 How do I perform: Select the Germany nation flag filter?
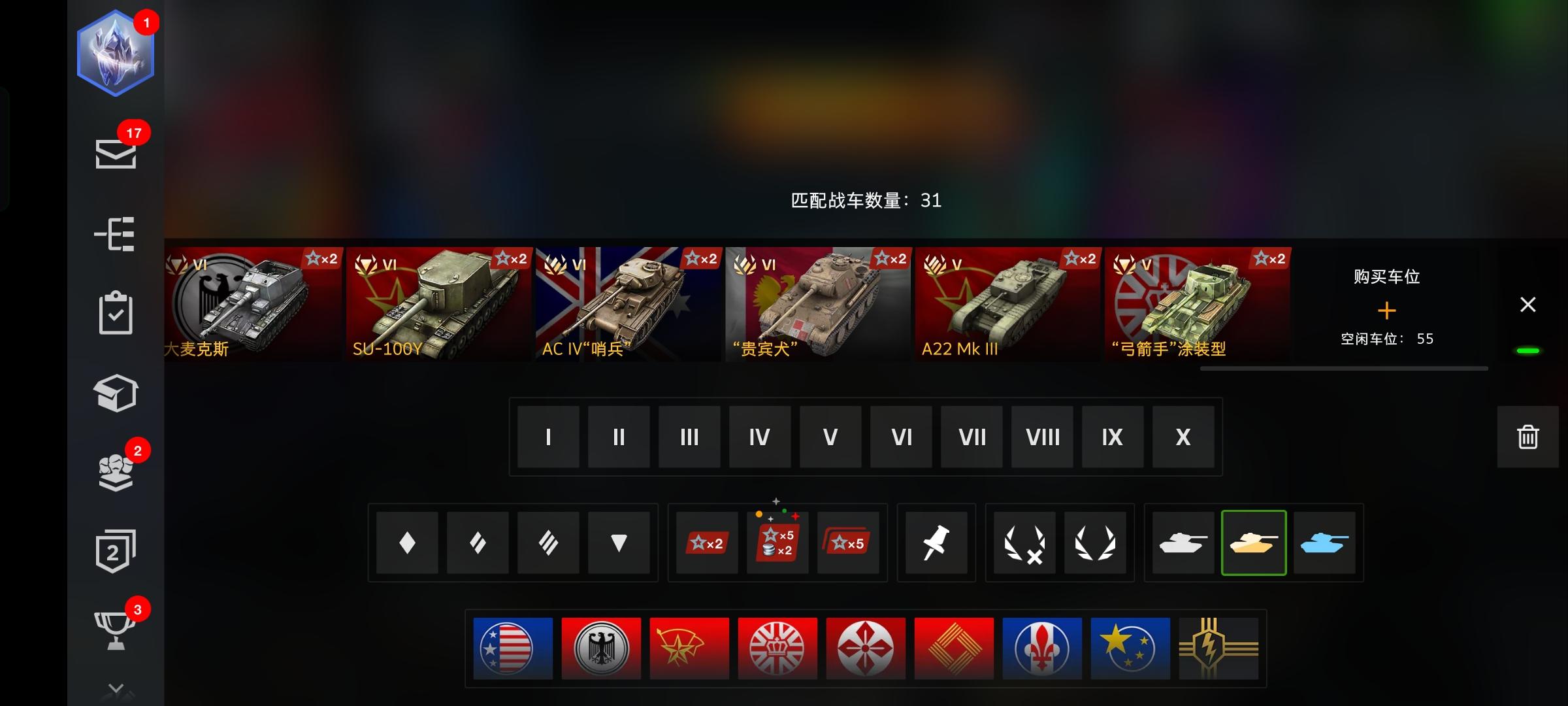(601, 648)
